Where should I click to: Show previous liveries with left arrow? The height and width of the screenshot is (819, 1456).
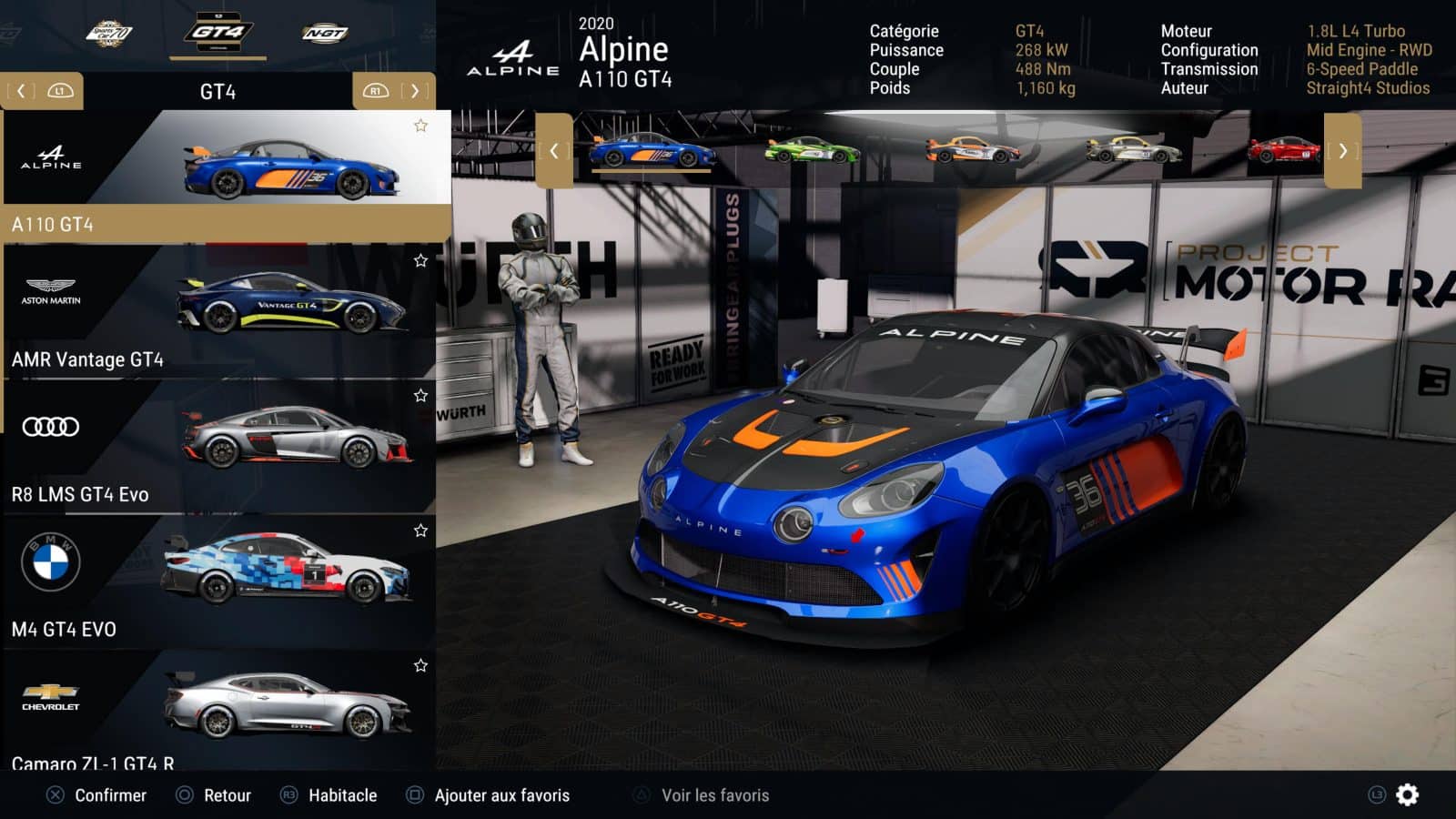point(554,151)
